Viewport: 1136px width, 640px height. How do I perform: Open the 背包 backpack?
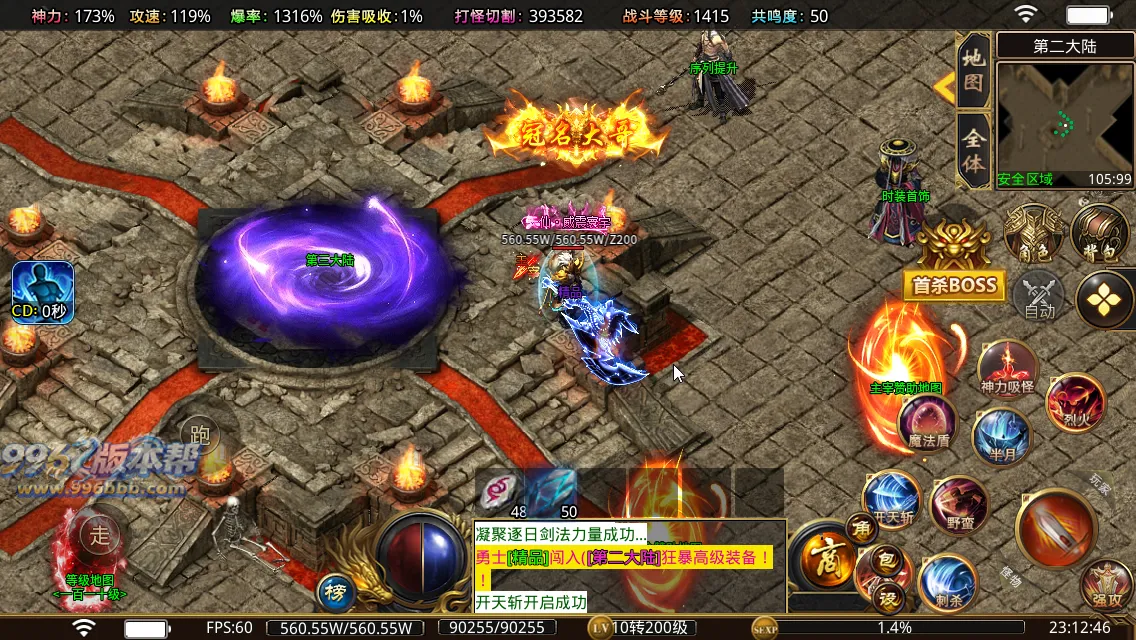(x=1099, y=233)
